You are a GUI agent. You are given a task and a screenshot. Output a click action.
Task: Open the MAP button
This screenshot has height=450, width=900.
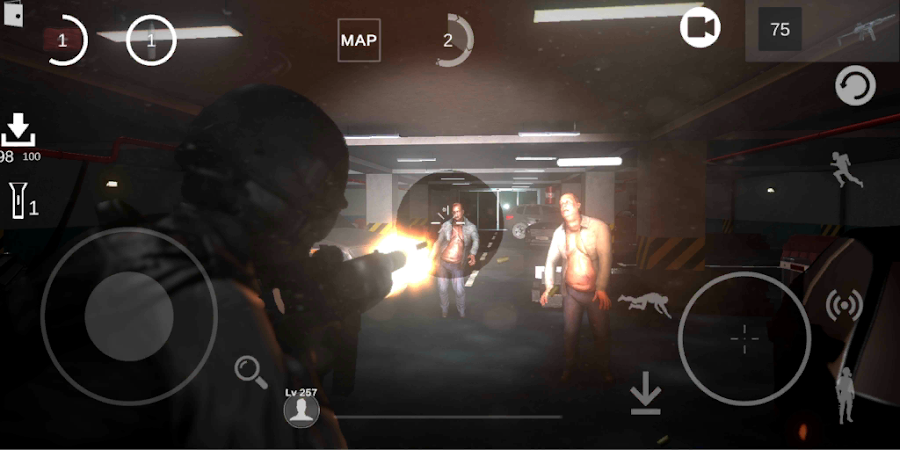pyautogui.click(x=358, y=40)
